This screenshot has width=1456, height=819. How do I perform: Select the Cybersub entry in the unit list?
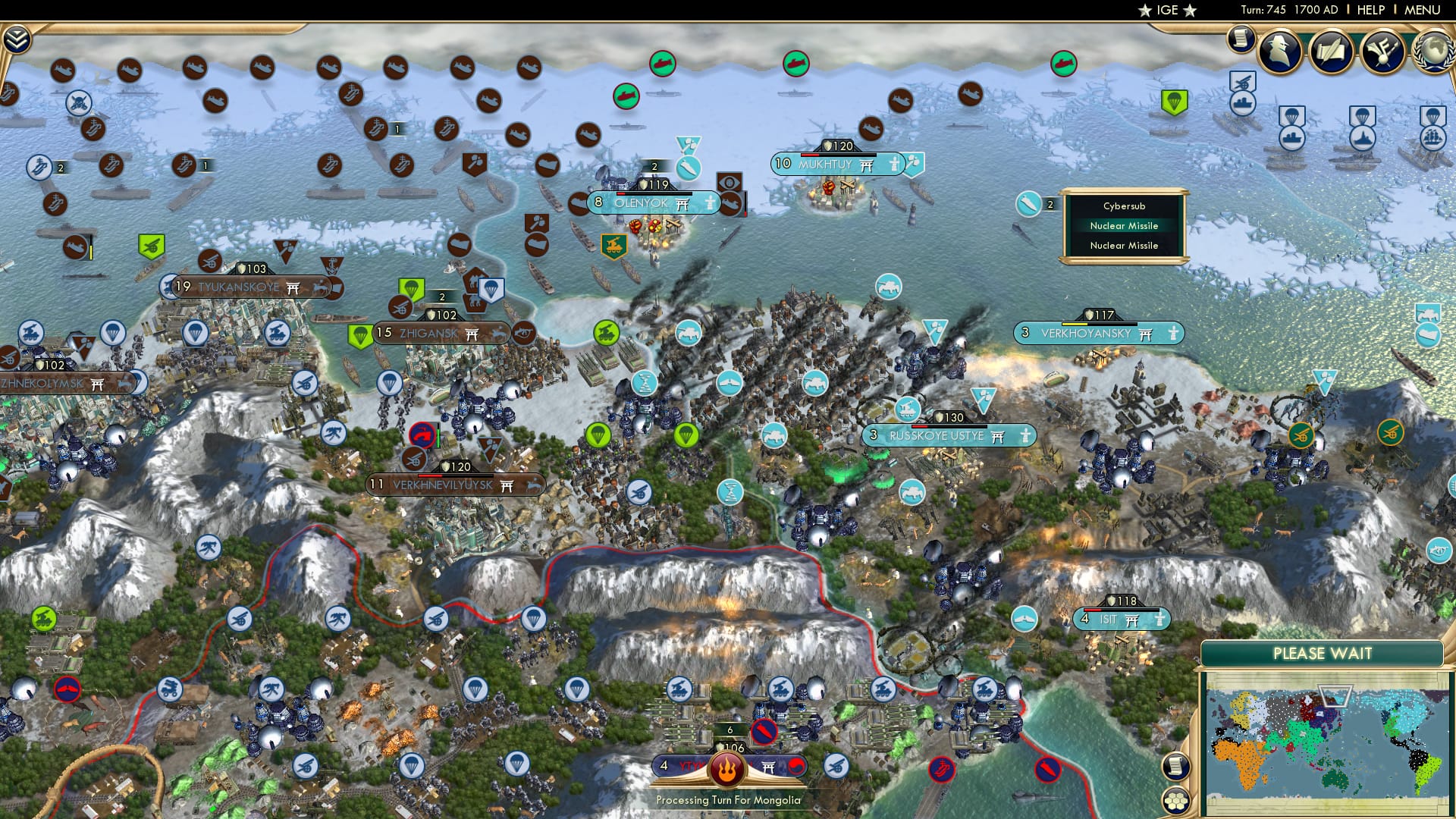(x=1124, y=206)
